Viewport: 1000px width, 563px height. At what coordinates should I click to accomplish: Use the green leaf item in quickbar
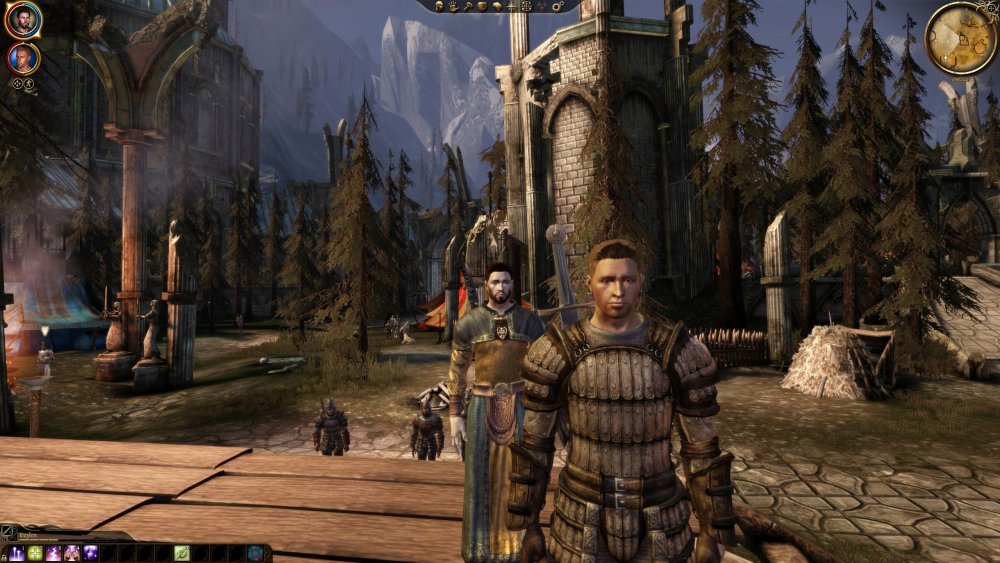(x=182, y=553)
